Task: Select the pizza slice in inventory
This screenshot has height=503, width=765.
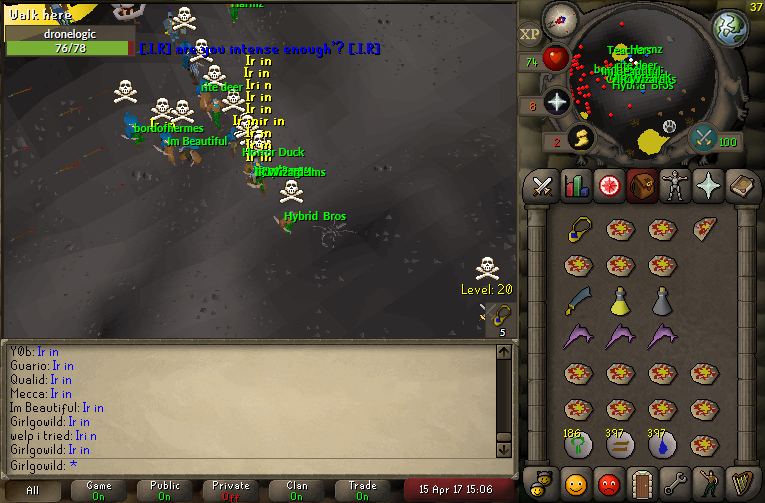Action: pyautogui.click(x=704, y=229)
